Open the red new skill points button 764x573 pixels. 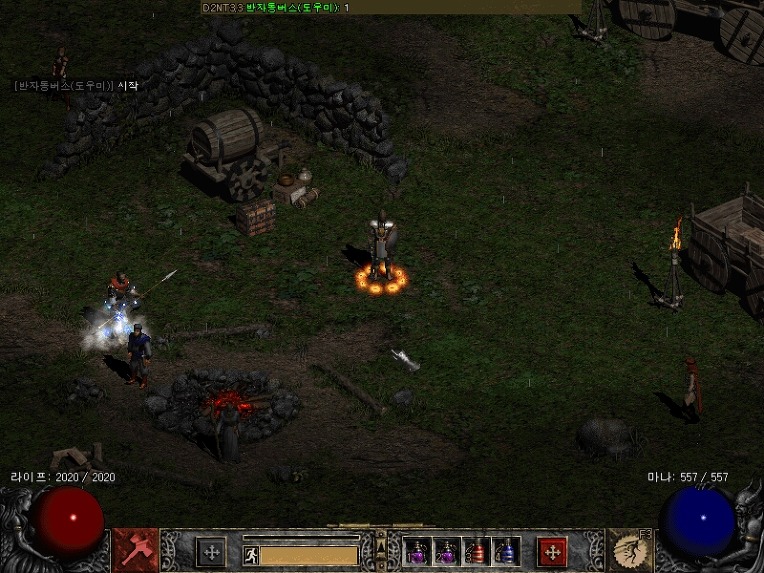point(552,552)
